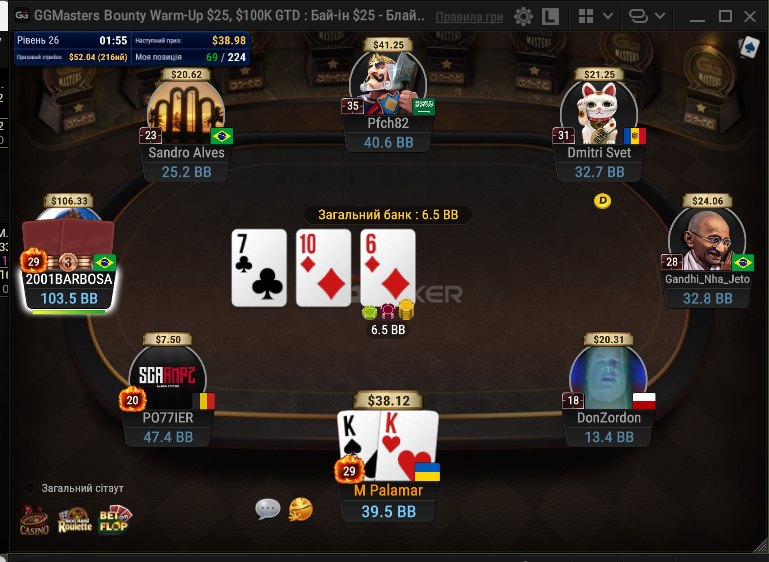Click the square L layout button
Viewport: 769px width, 562px height.
550,17
